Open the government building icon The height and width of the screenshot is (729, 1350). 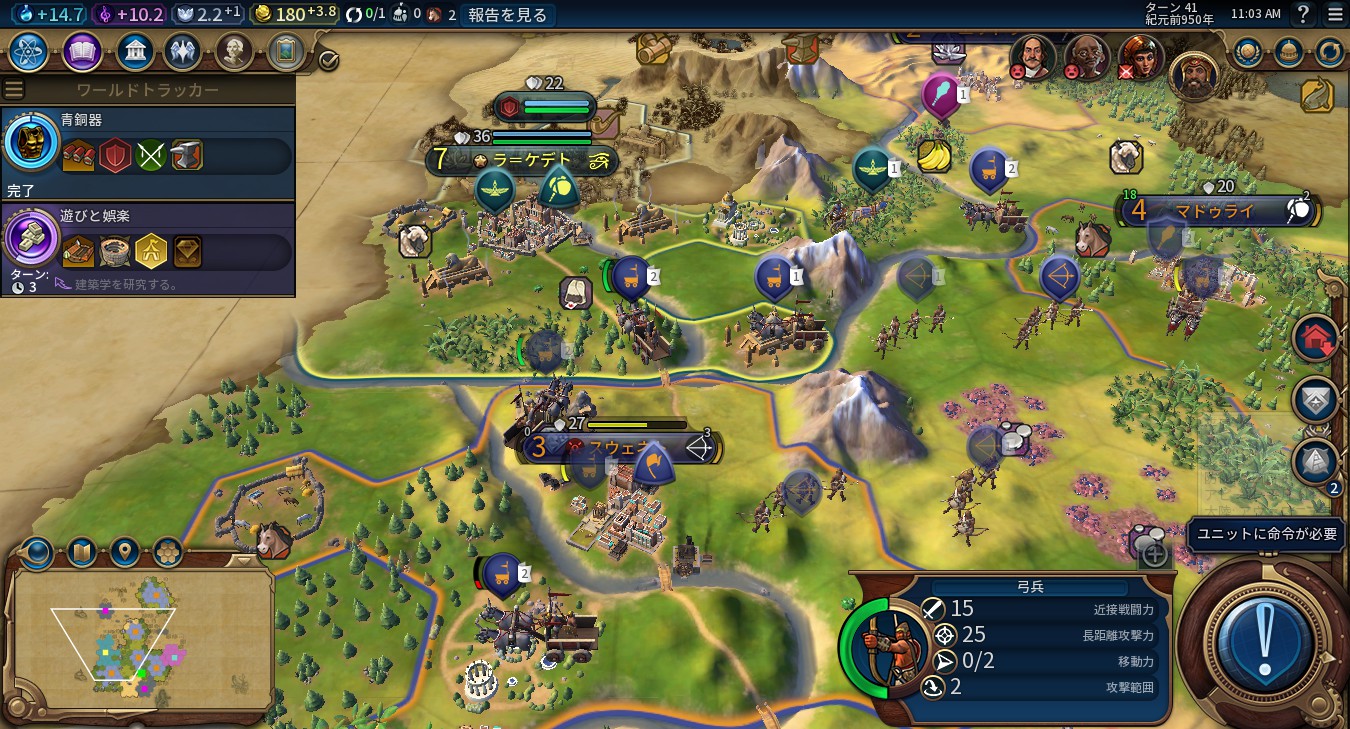click(x=135, y=52)
